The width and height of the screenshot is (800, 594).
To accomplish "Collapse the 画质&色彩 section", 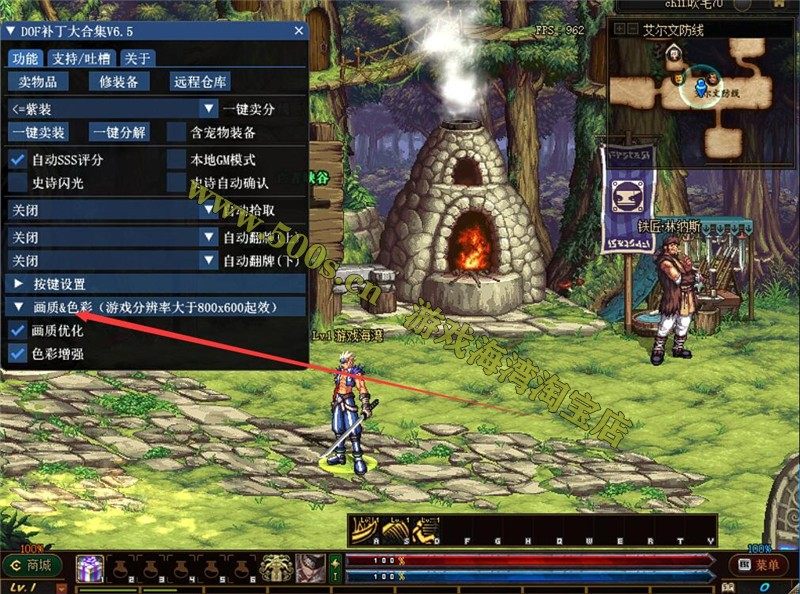I will (x=18, y=307).
